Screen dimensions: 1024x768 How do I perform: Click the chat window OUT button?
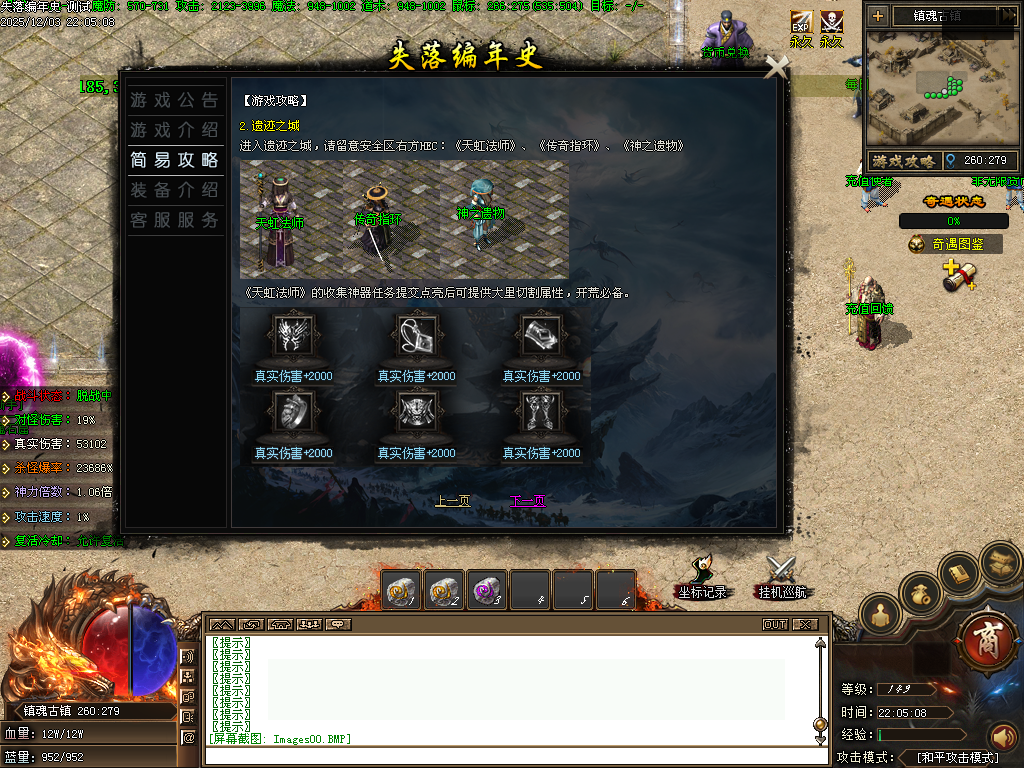pos(775,625)
